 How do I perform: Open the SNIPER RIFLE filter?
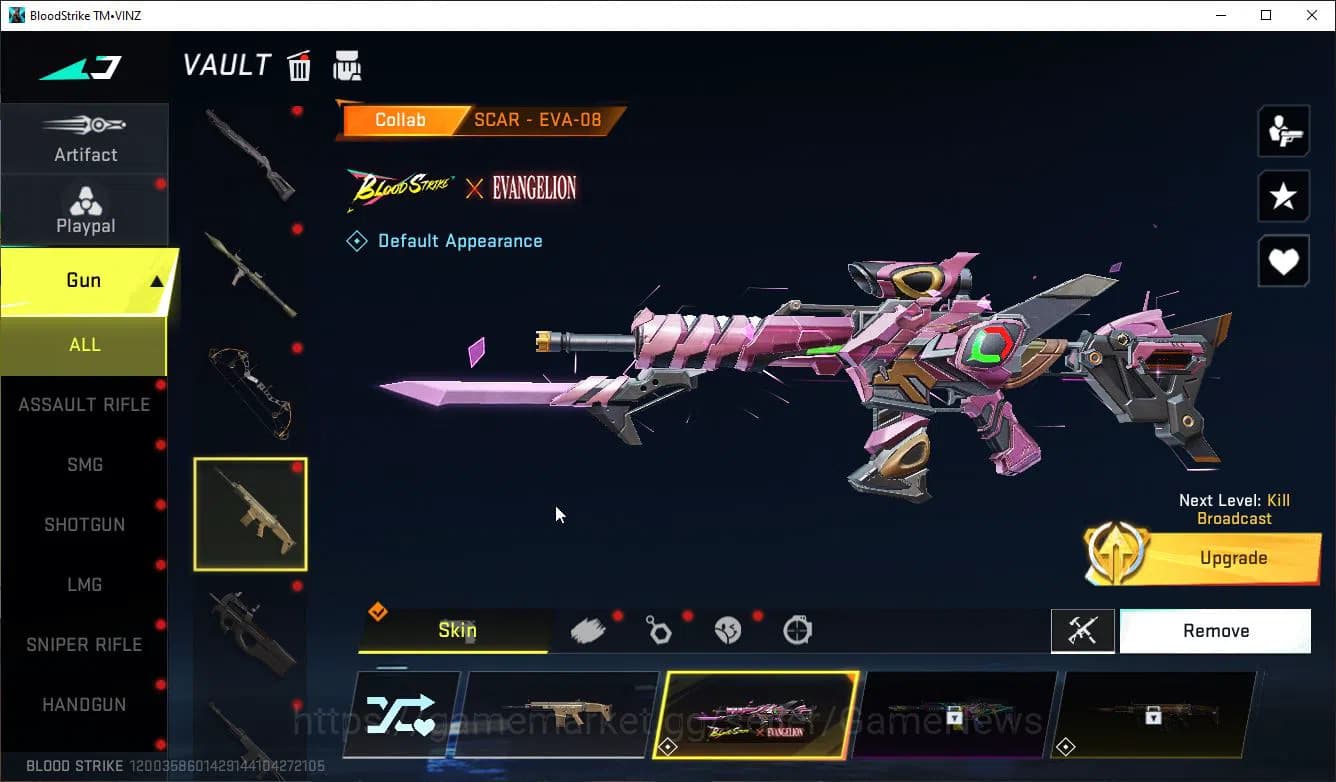[84, 645]
